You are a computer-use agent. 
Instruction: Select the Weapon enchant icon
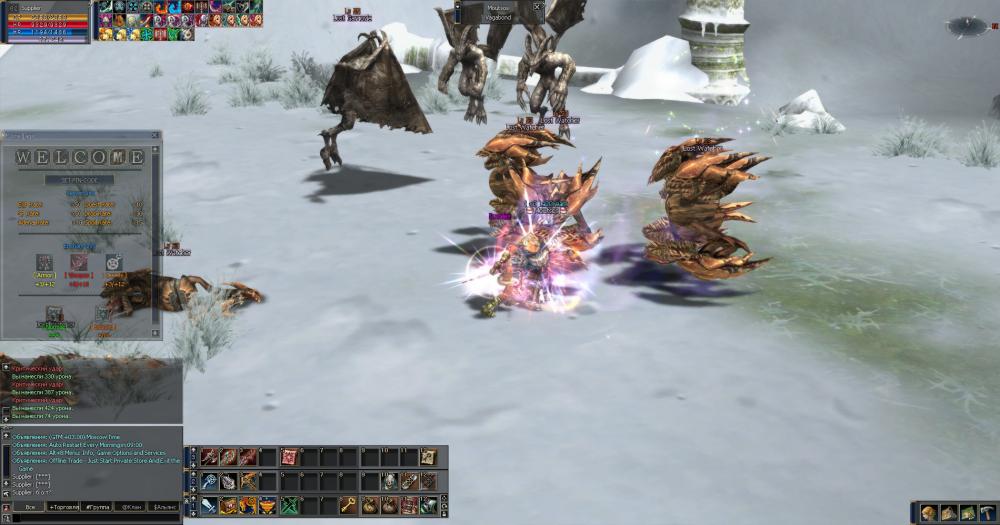[x=78, y=262]
